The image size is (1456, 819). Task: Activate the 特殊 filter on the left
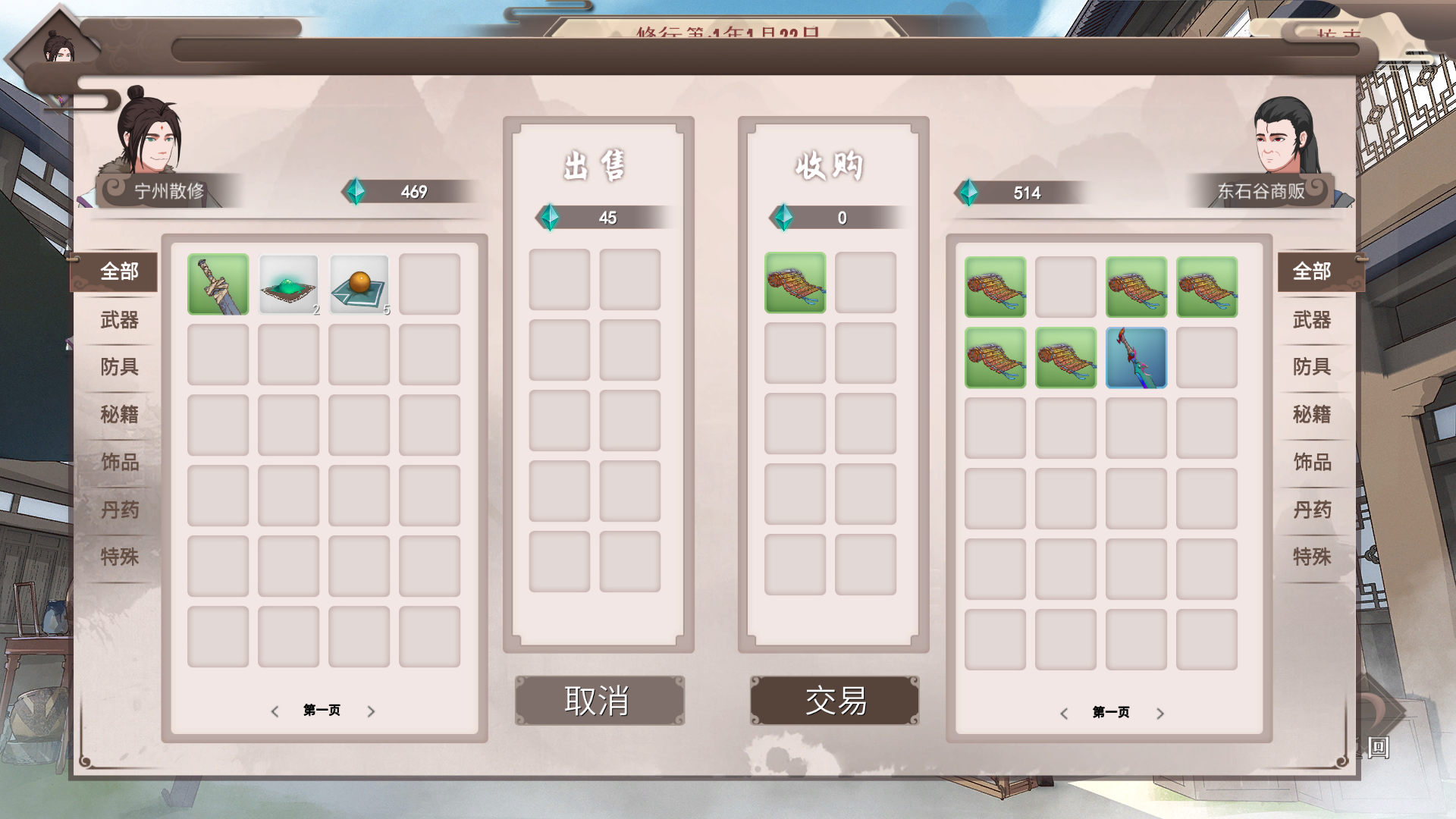[118, 557]
